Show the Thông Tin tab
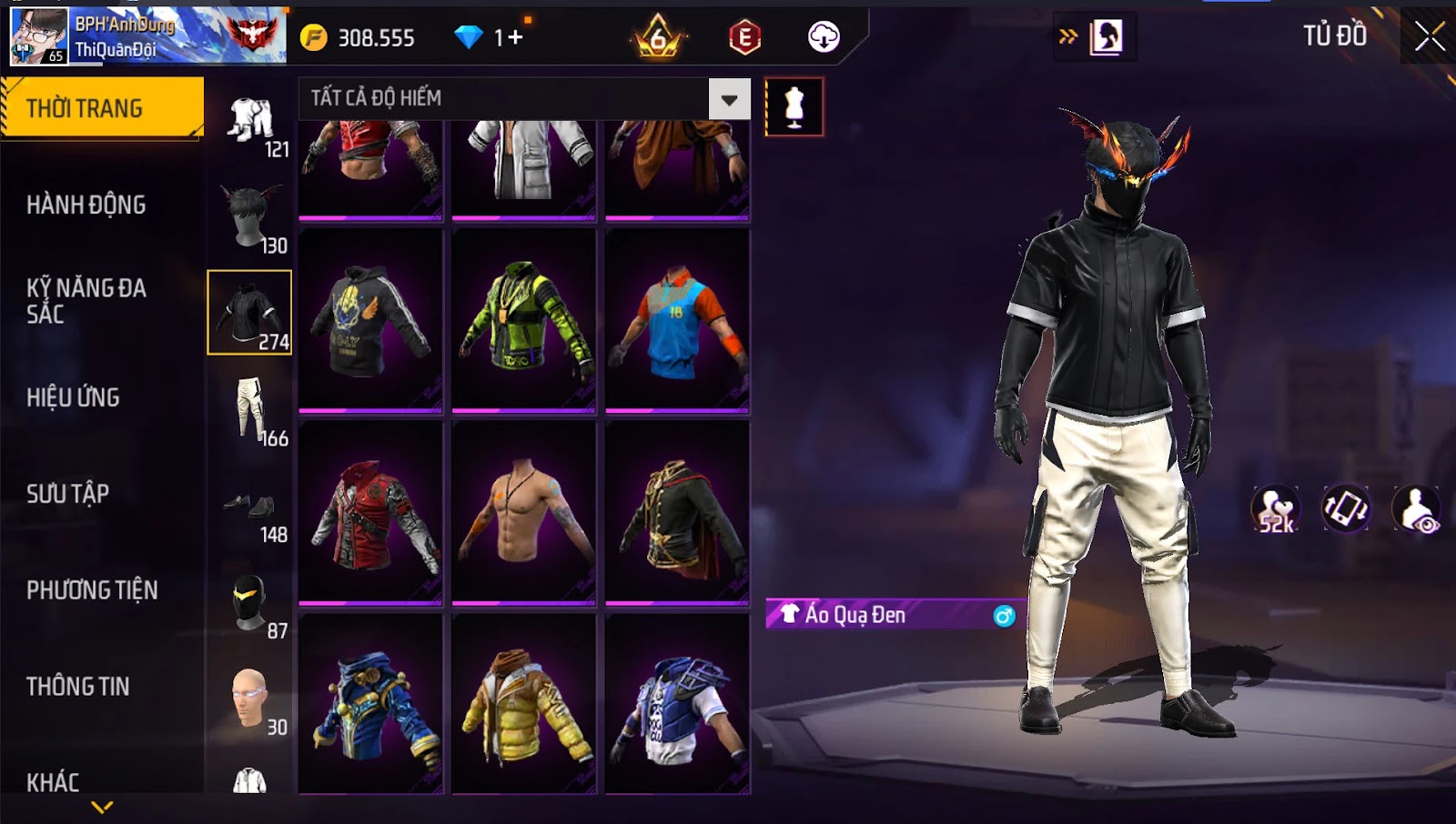The height and width of the screenshot is (824, 1456). point(78,687)
